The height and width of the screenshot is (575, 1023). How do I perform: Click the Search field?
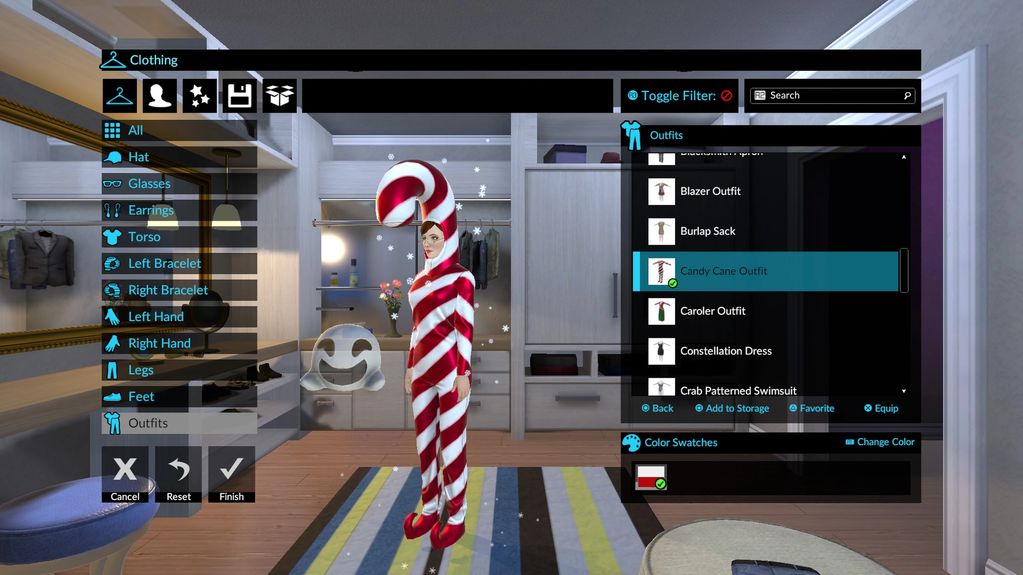coord(836,96)
